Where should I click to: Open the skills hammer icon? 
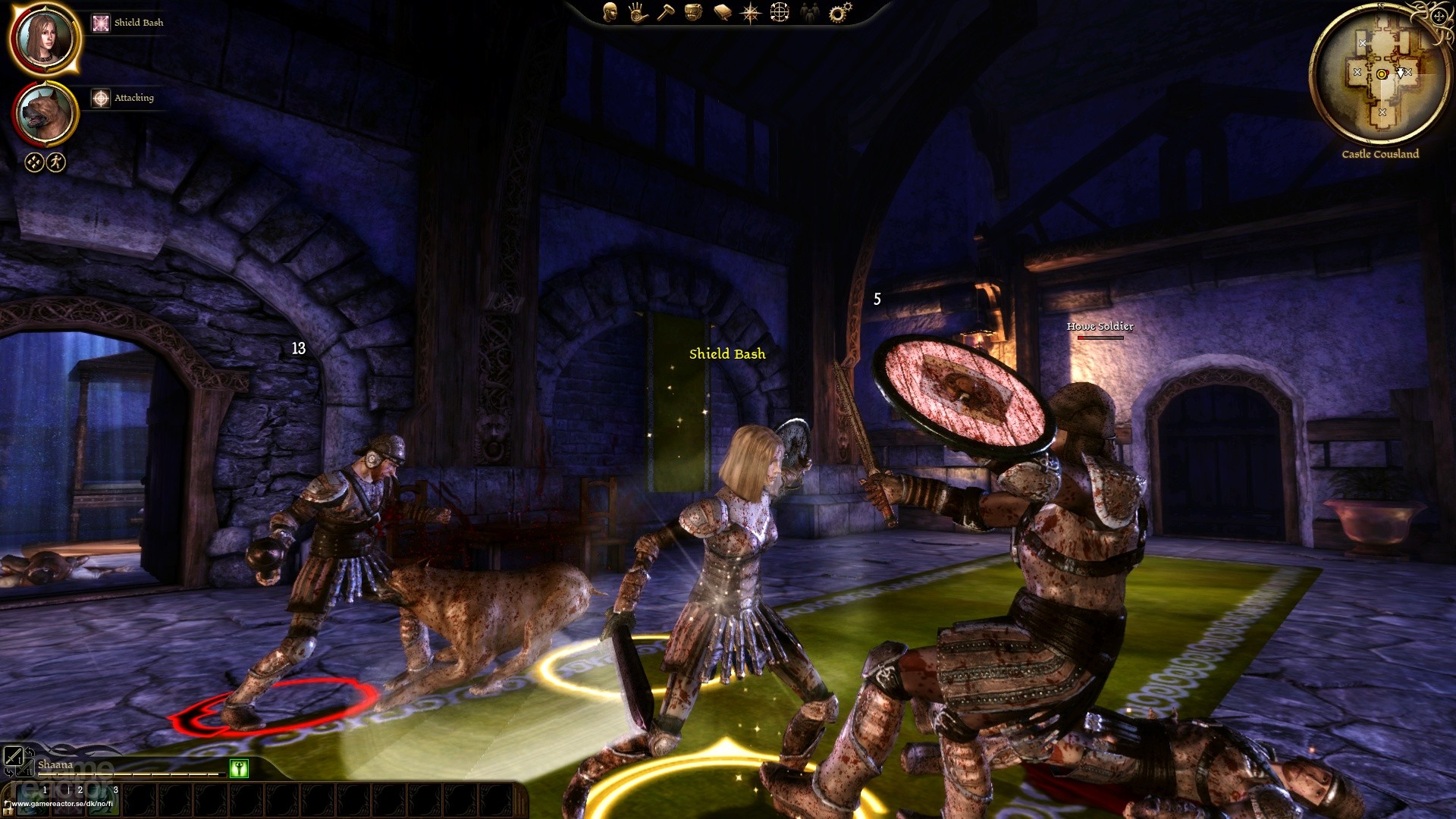tap(665, 12)
